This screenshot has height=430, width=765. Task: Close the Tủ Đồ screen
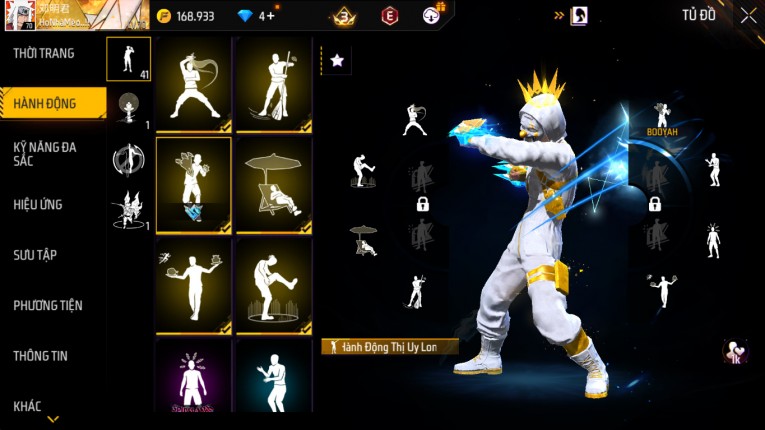(748, 15)
